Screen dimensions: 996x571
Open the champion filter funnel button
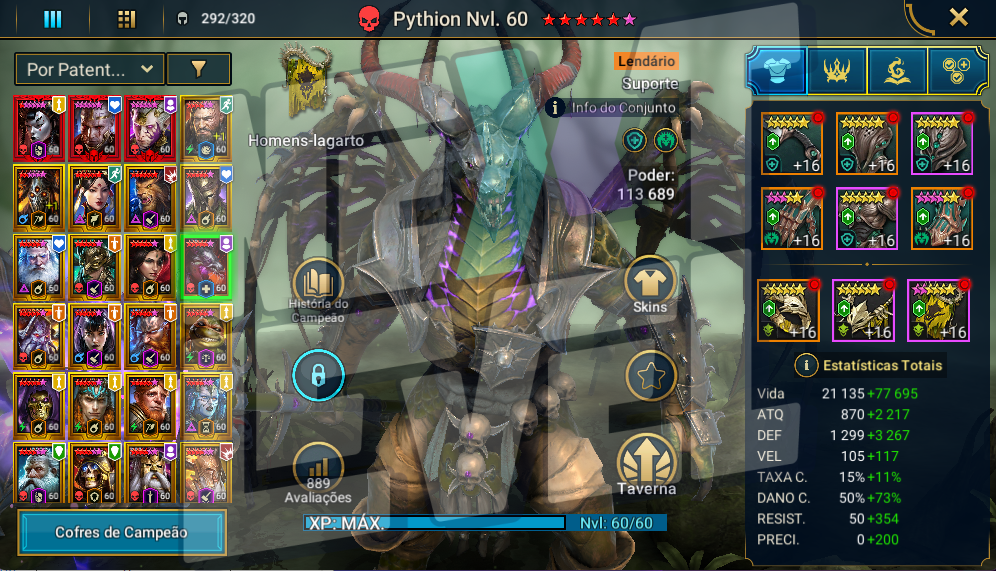coord(198,69)
